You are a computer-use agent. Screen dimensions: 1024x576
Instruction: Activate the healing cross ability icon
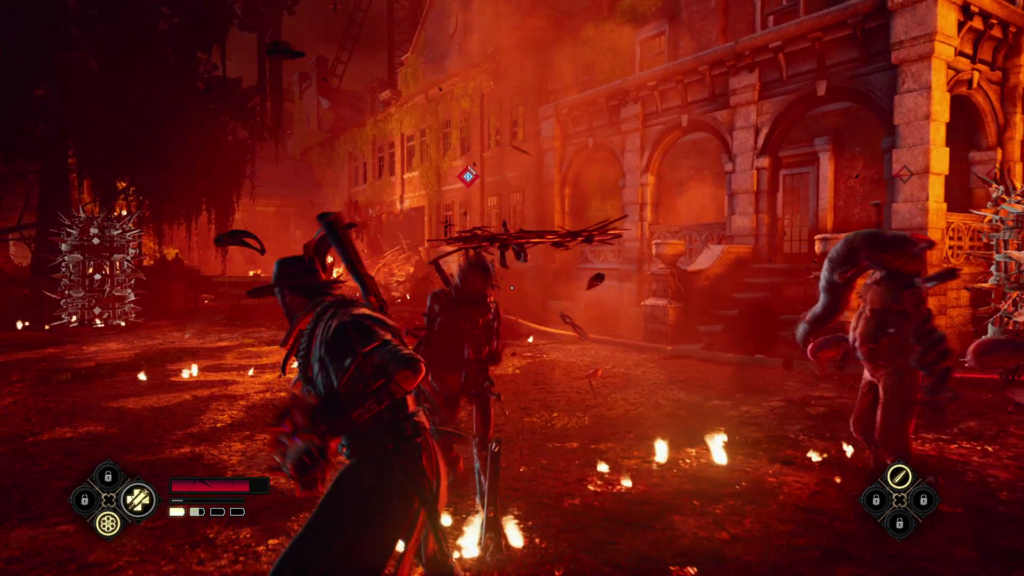point(137,498)
